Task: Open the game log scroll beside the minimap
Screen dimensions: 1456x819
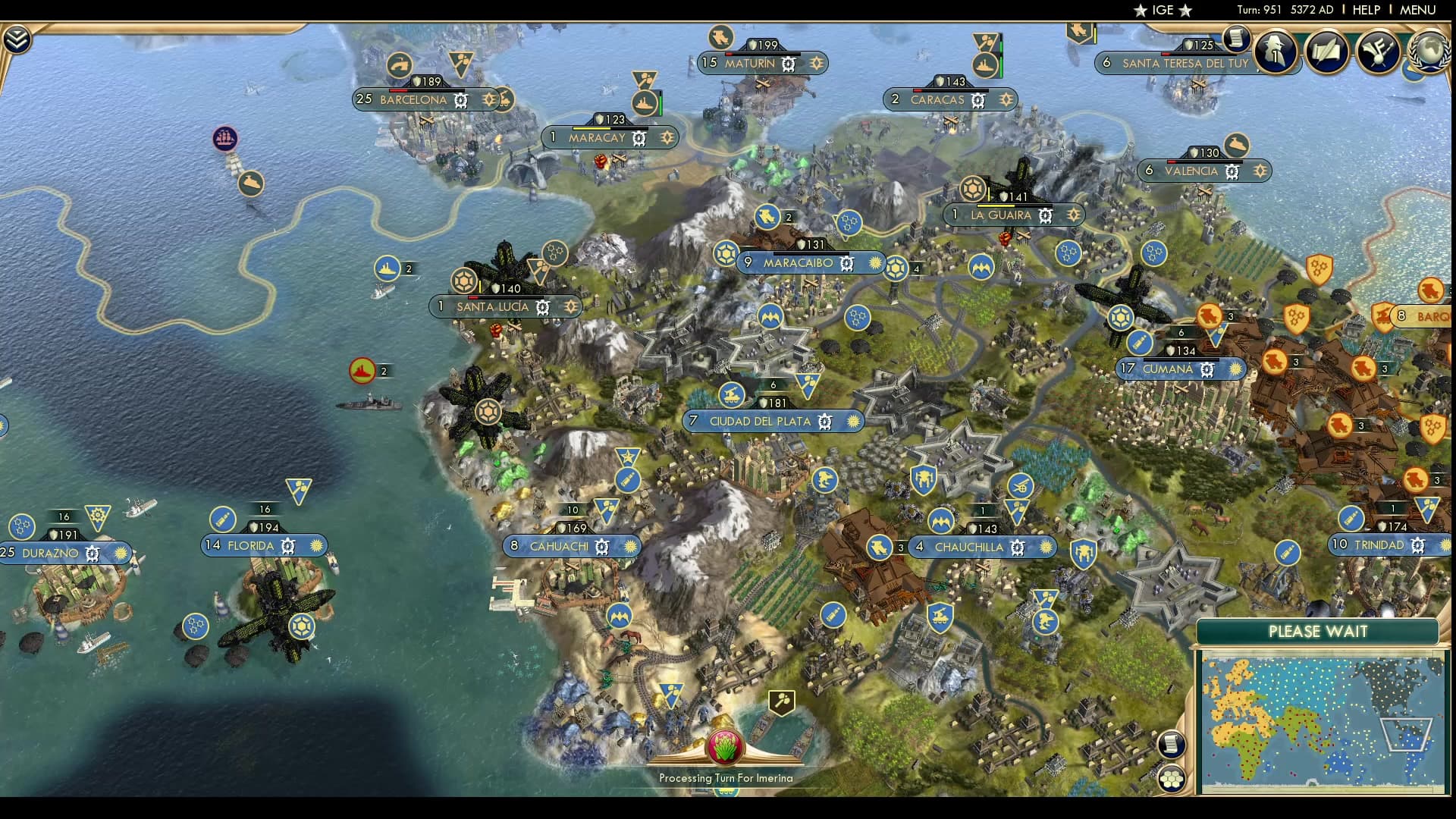Action: click(x=1172, y=744)
